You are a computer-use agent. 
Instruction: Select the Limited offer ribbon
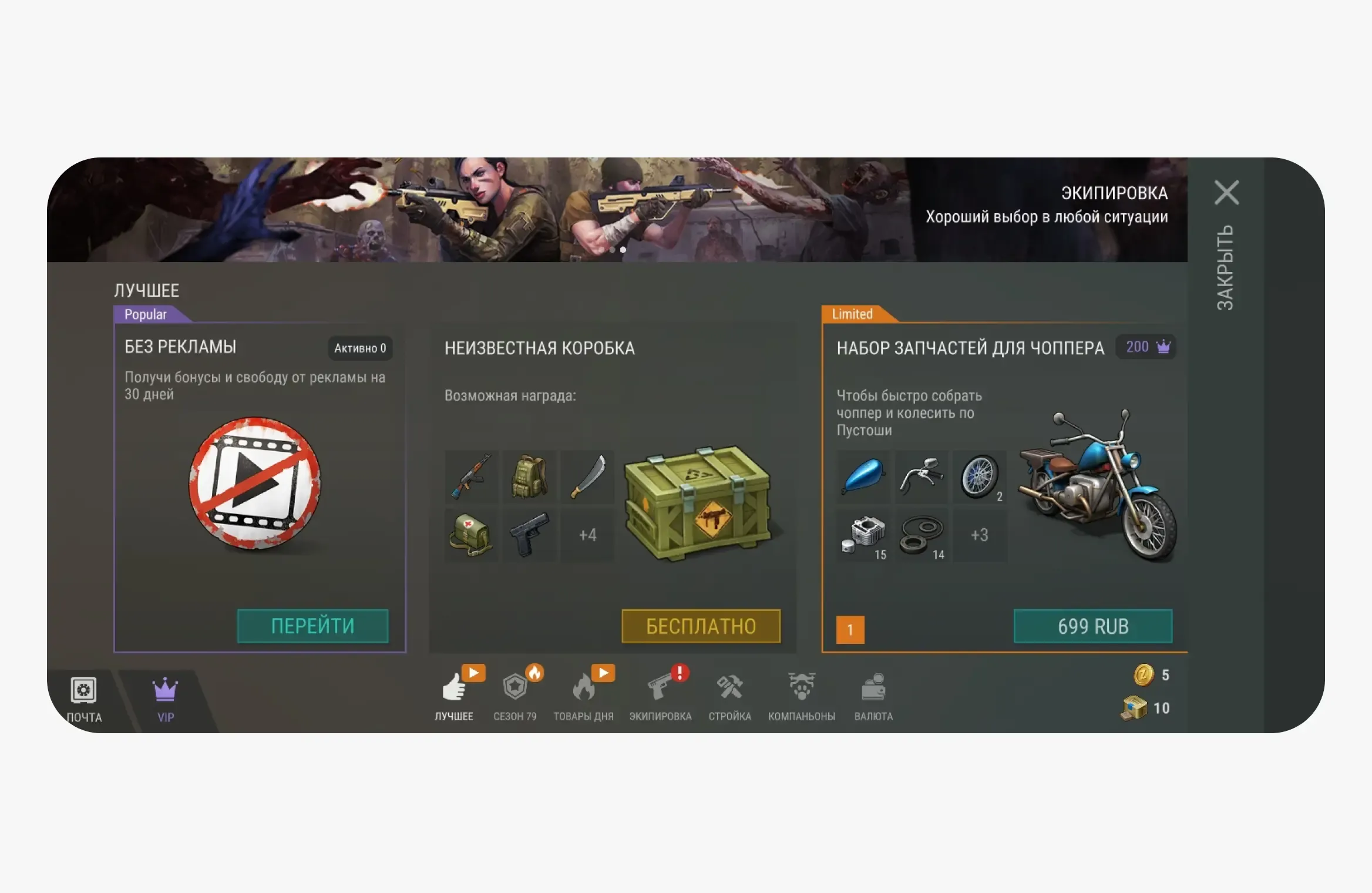coord(852,315)
